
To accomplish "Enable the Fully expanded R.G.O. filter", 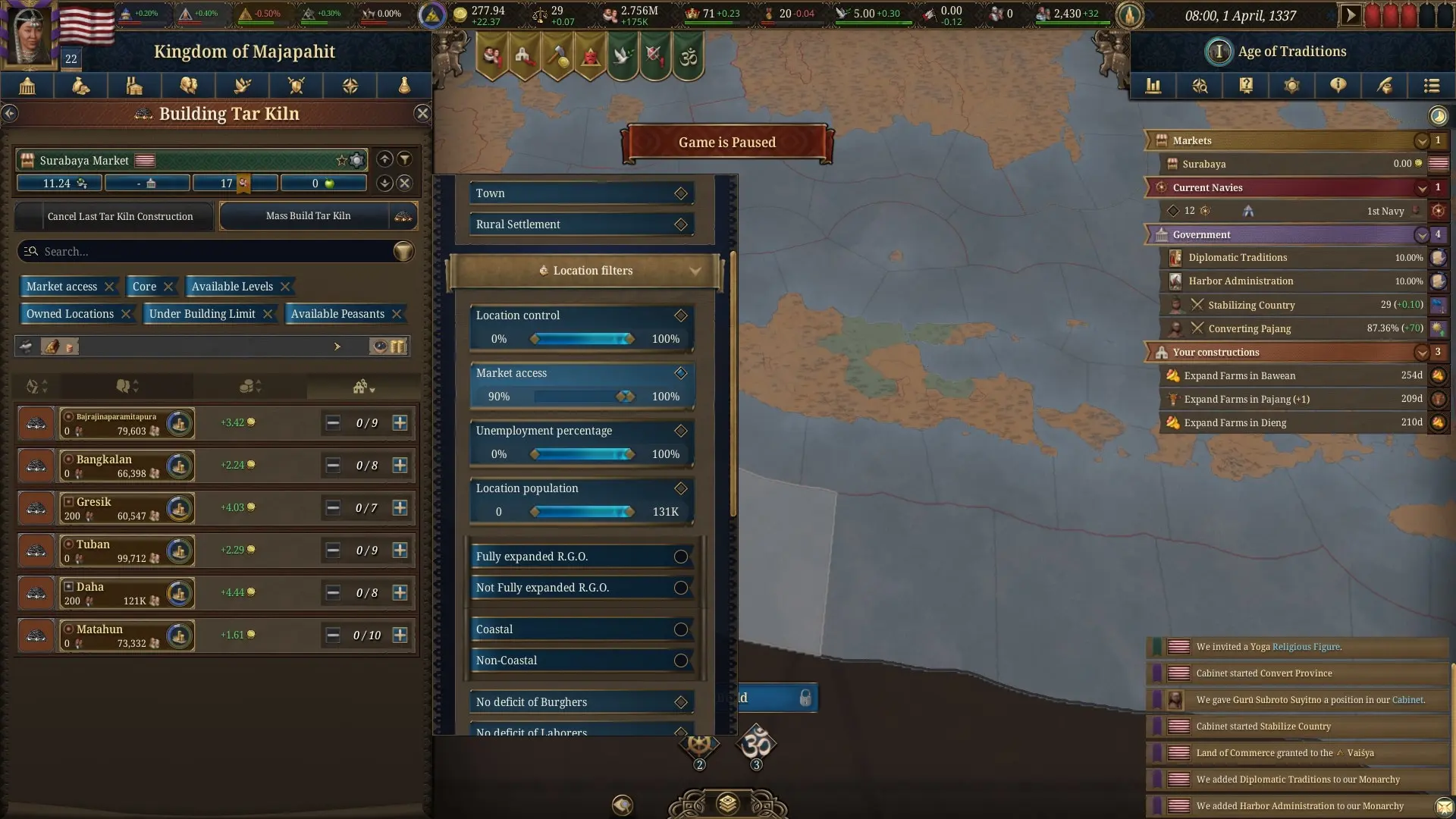I will tap(680, 556).
